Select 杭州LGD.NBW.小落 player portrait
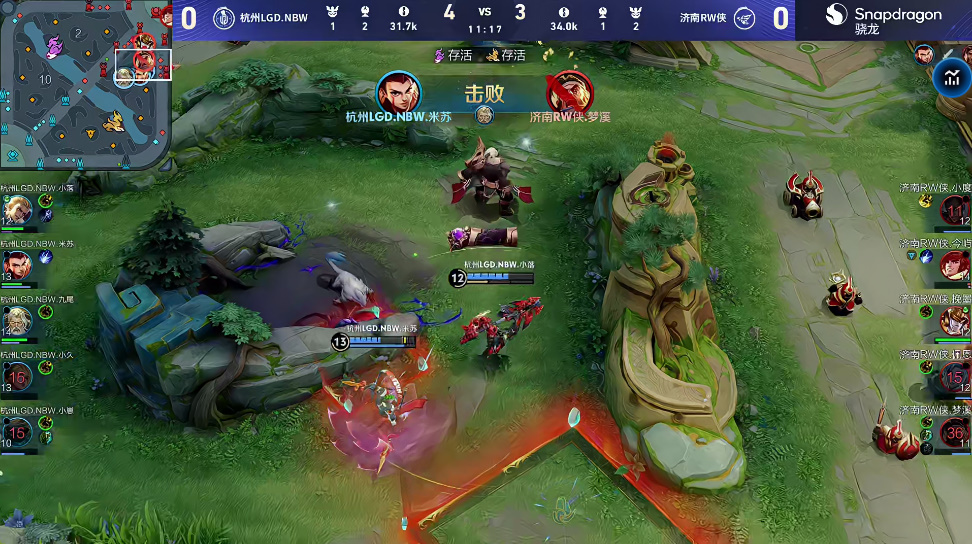The width and height of the screenshot is (972, 544). [17, 209]
